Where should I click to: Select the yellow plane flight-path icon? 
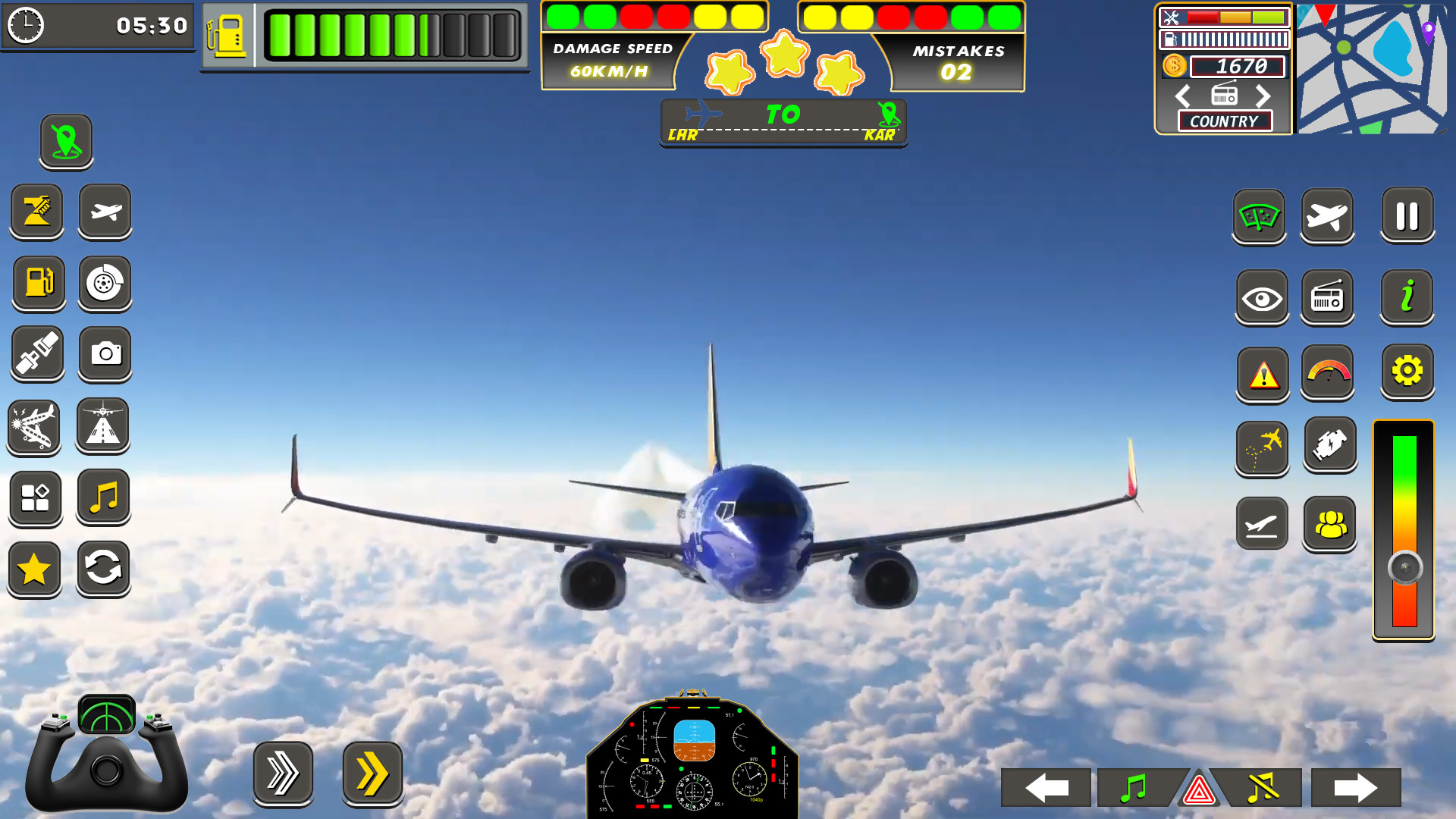pyautogui.click(x=1261, y=447)
